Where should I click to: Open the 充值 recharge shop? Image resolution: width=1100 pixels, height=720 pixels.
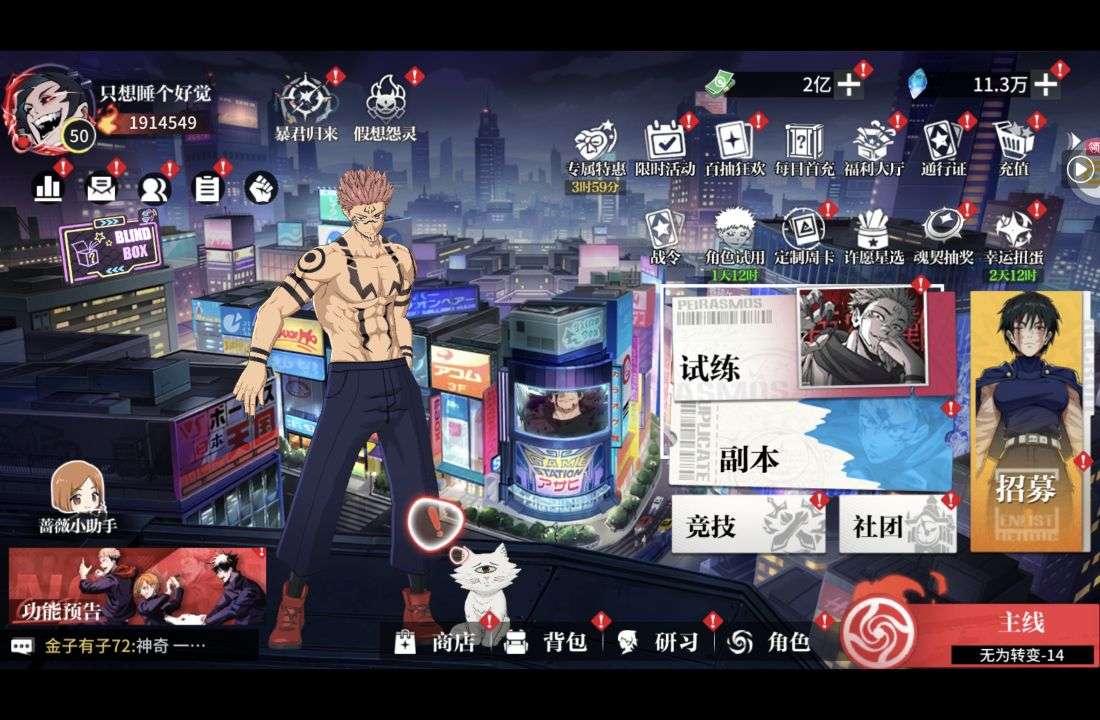coord(1014,148)
